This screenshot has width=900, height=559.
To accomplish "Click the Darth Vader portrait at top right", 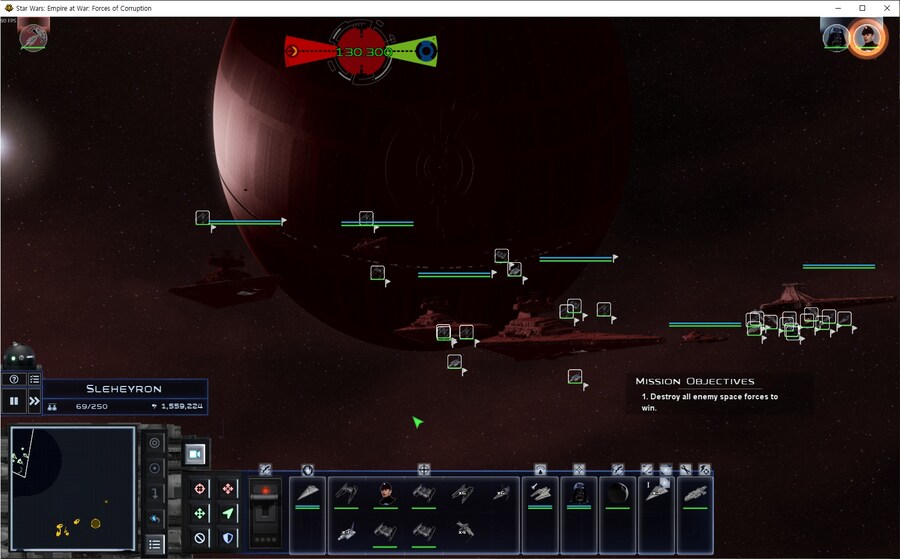I will (834, 37).
